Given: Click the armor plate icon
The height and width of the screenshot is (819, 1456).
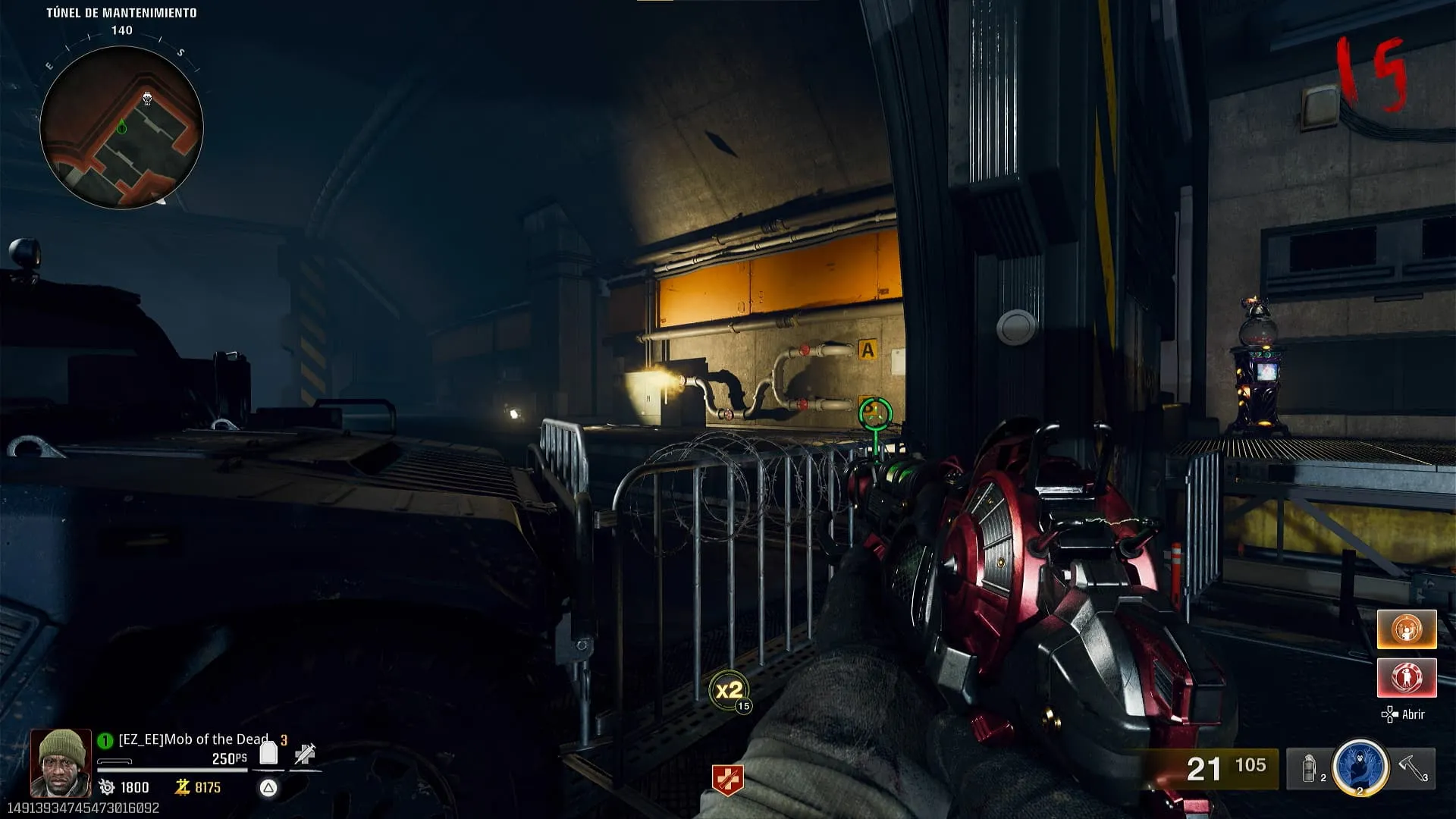Looking at the screenshot, I should click(x=268, y=753).
